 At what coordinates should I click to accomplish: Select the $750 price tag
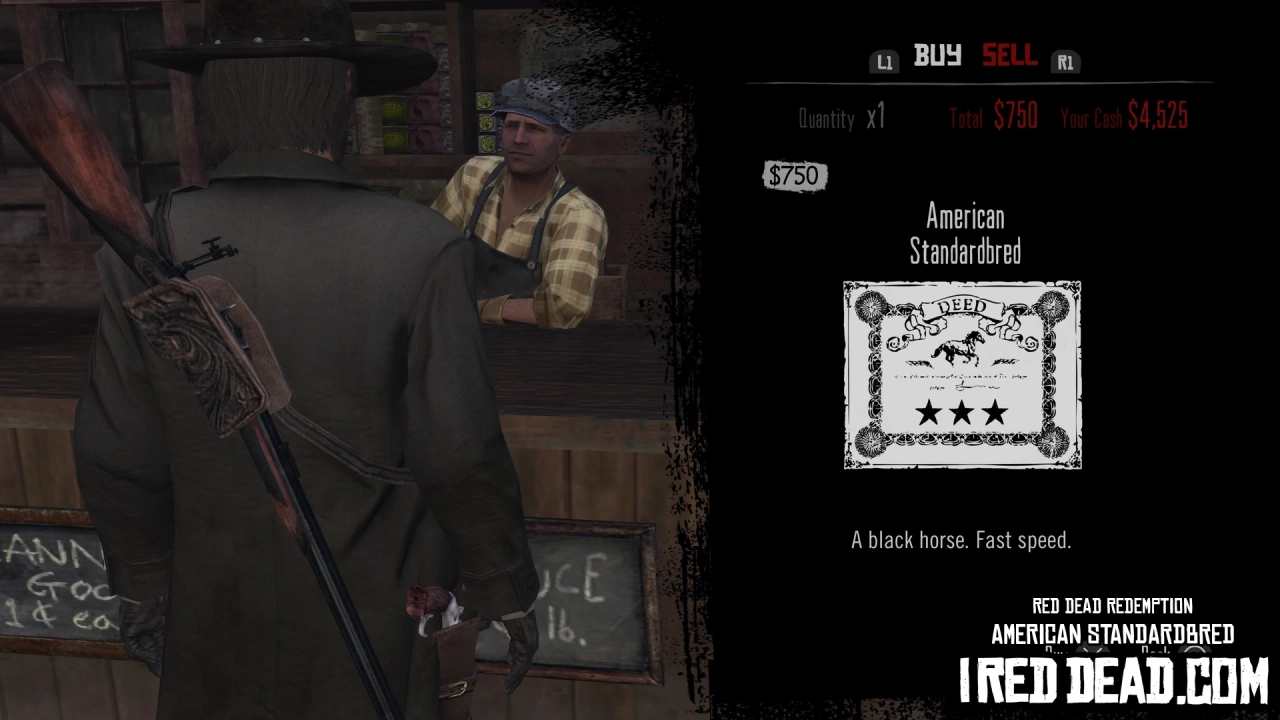pyautogui.click(x=795, y=176)
